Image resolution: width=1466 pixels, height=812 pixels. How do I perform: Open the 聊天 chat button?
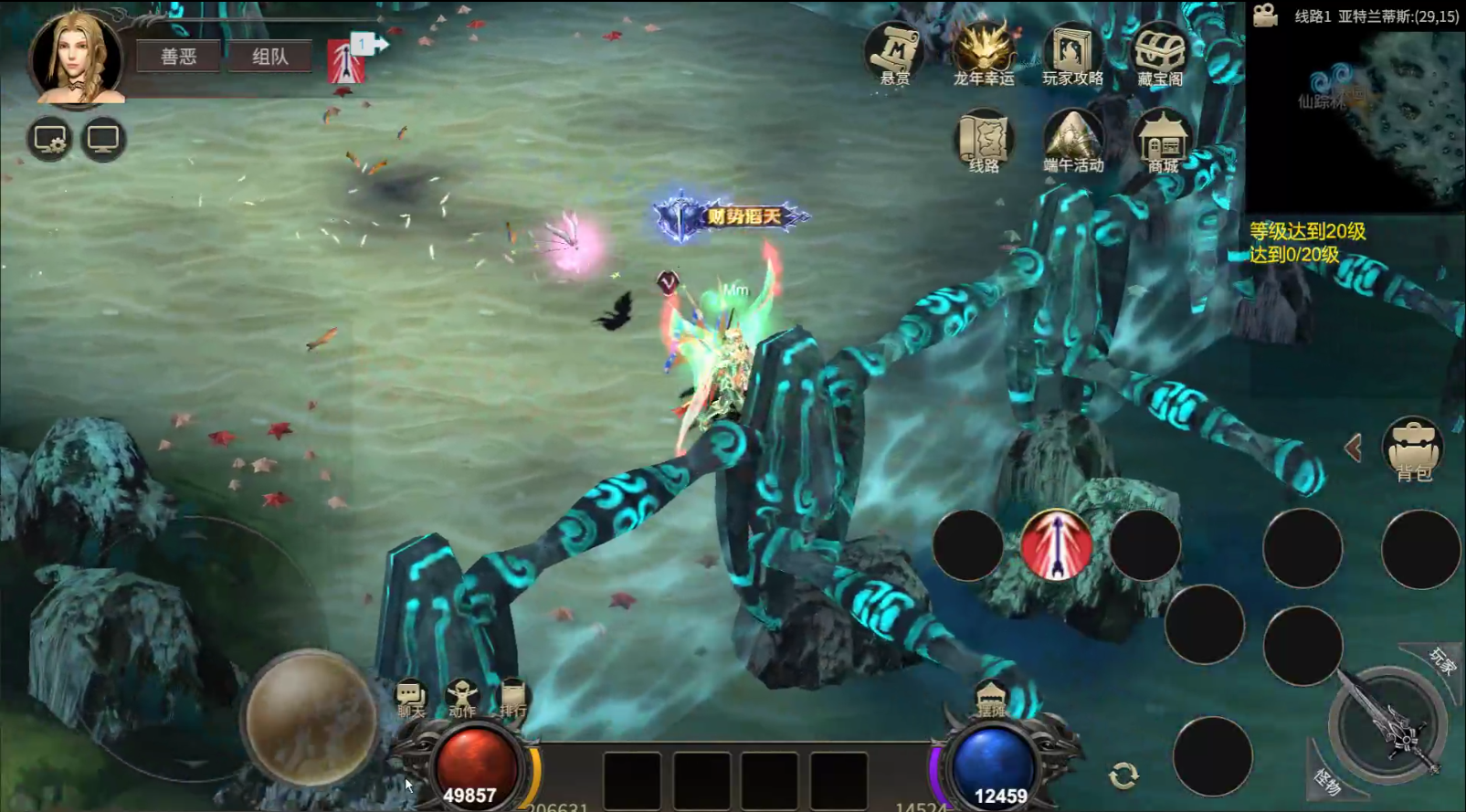click(411, 701)
